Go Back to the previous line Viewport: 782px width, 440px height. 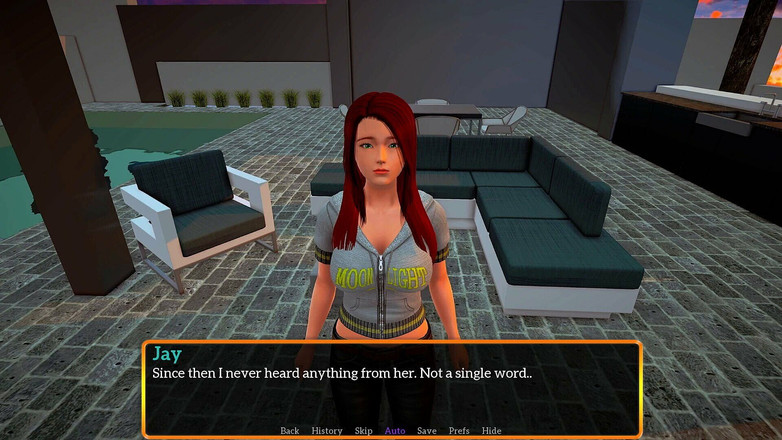click(x=289, y=431)
